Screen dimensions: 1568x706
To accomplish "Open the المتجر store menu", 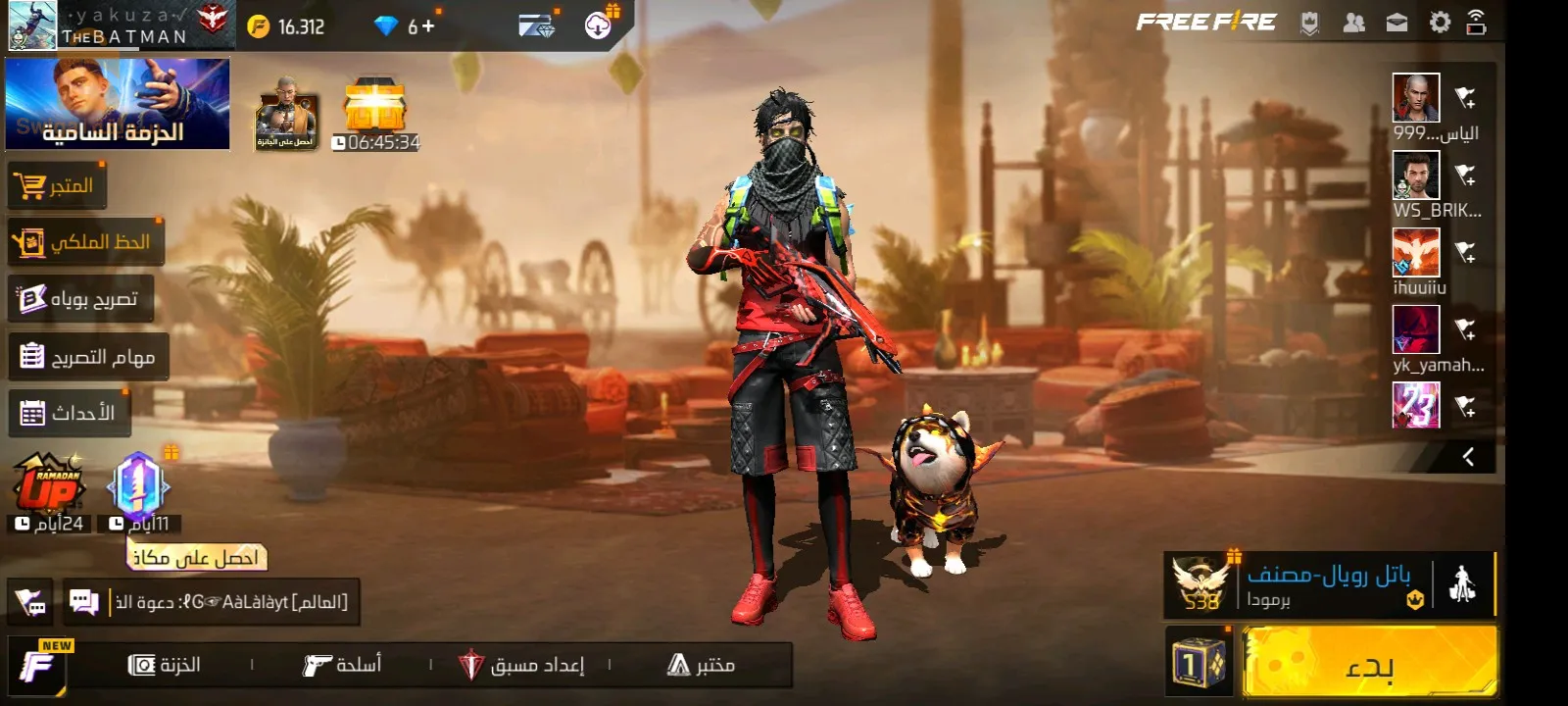I will (x=57, y=185).
